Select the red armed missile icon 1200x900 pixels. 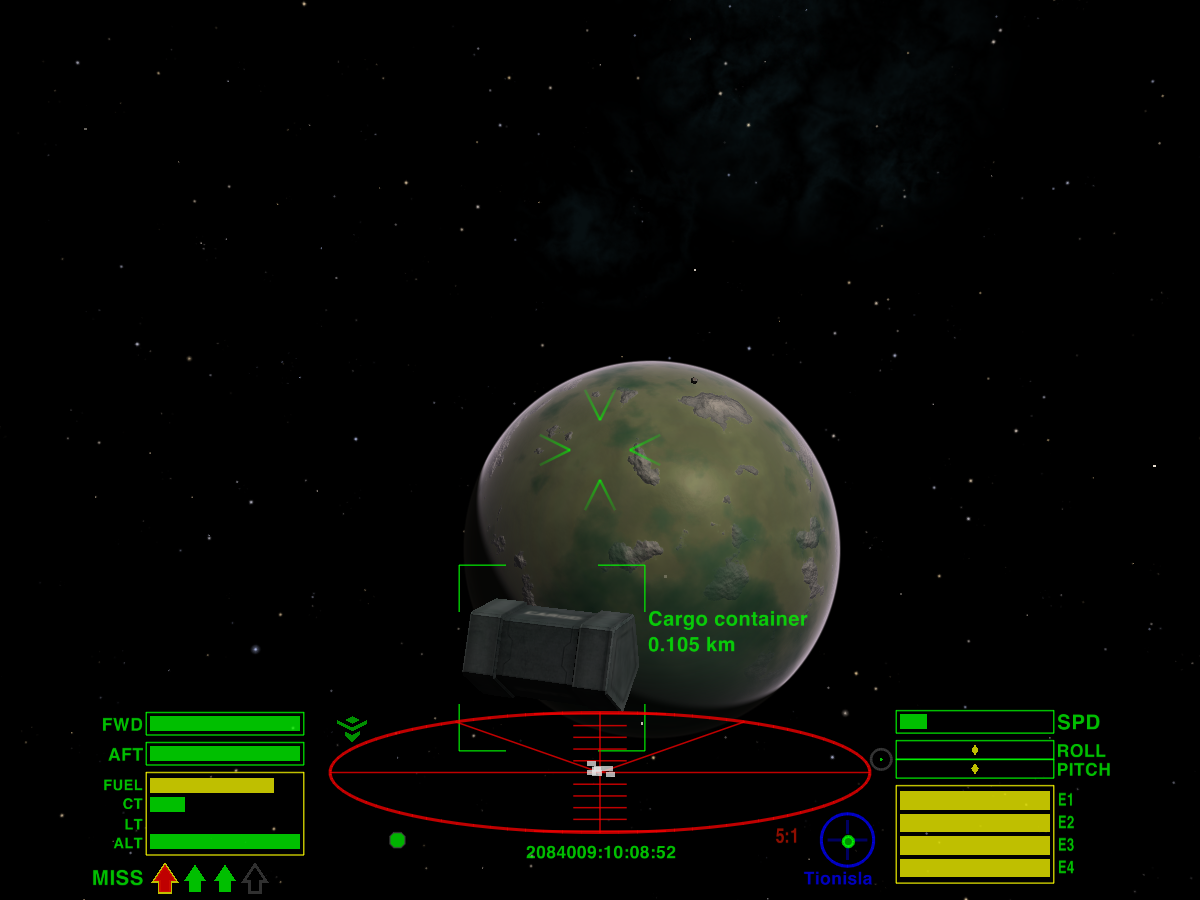(165, 878)
